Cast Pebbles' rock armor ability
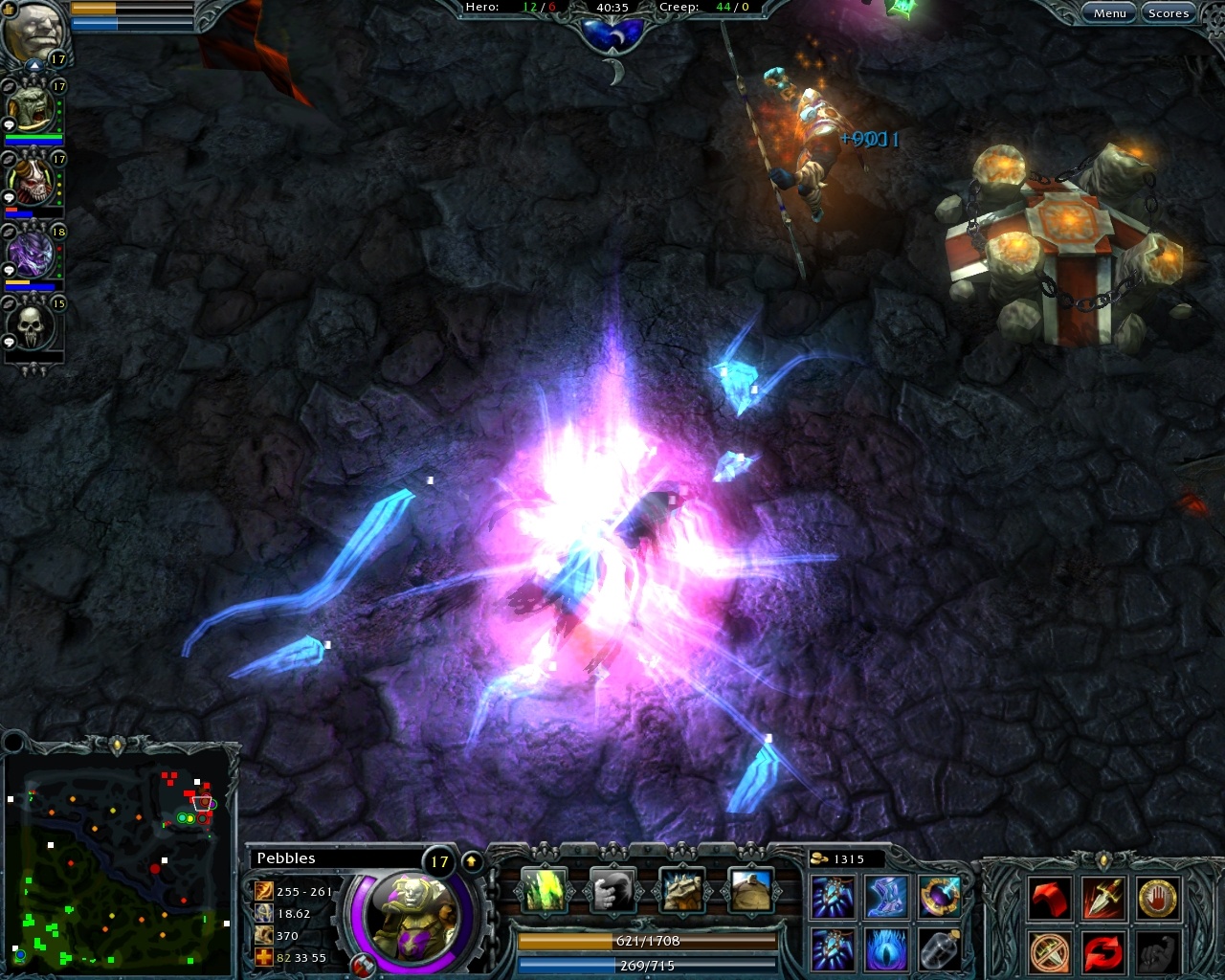 681,891
